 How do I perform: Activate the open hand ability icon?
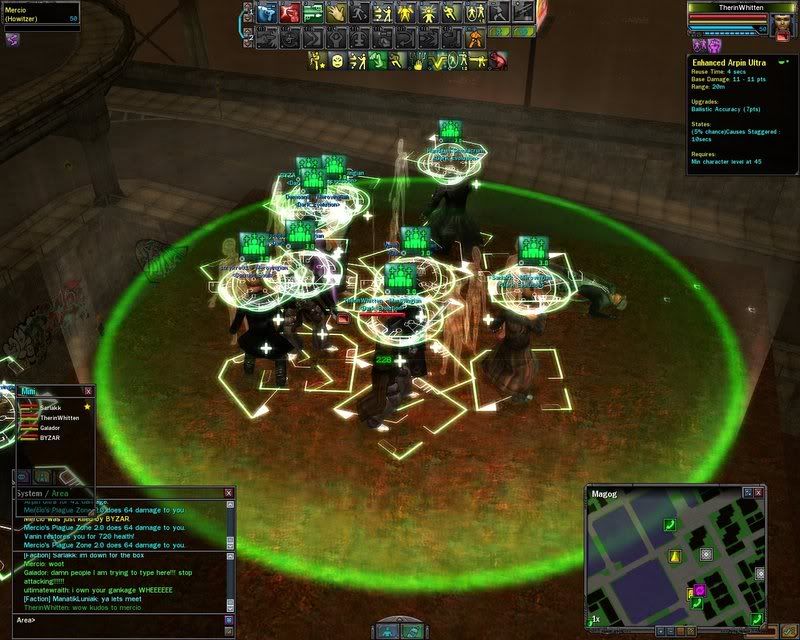point(335,14)
